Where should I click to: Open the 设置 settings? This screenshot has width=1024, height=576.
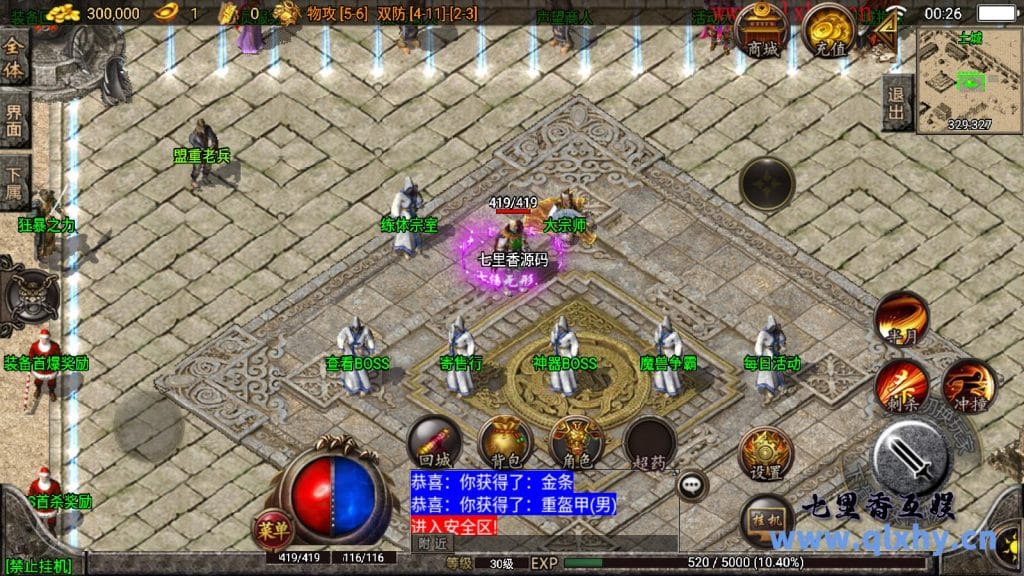coord(766,454)
